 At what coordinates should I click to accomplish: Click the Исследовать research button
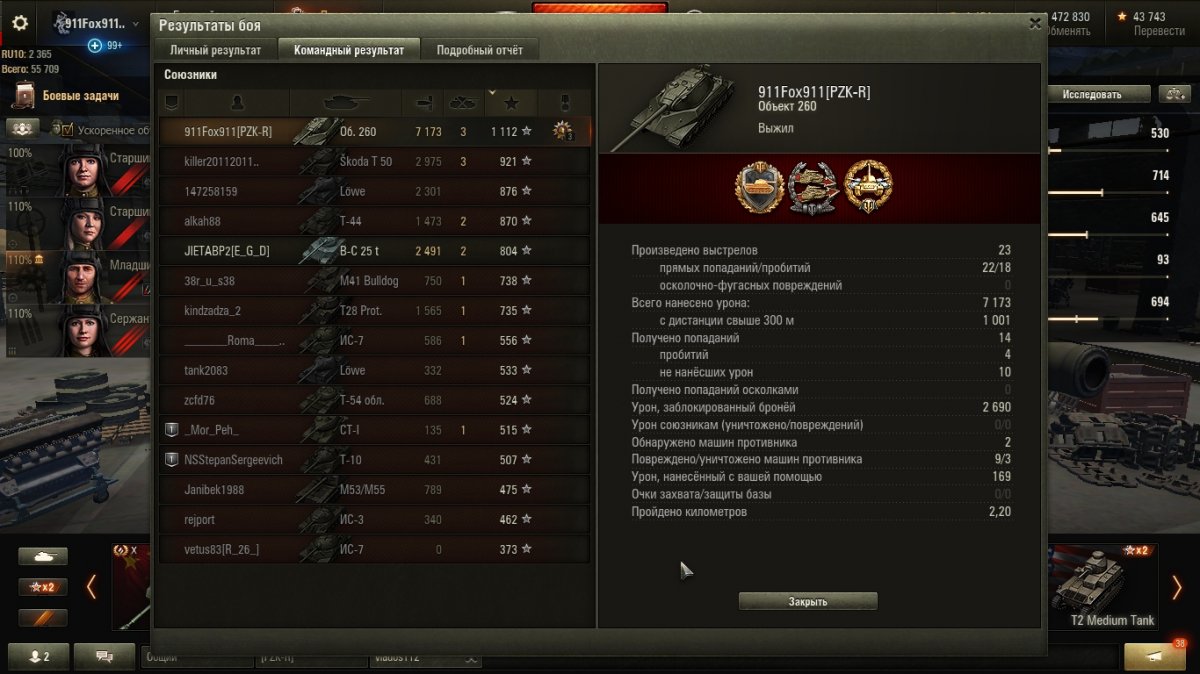pyautogui.click(x=1091, y=94)
